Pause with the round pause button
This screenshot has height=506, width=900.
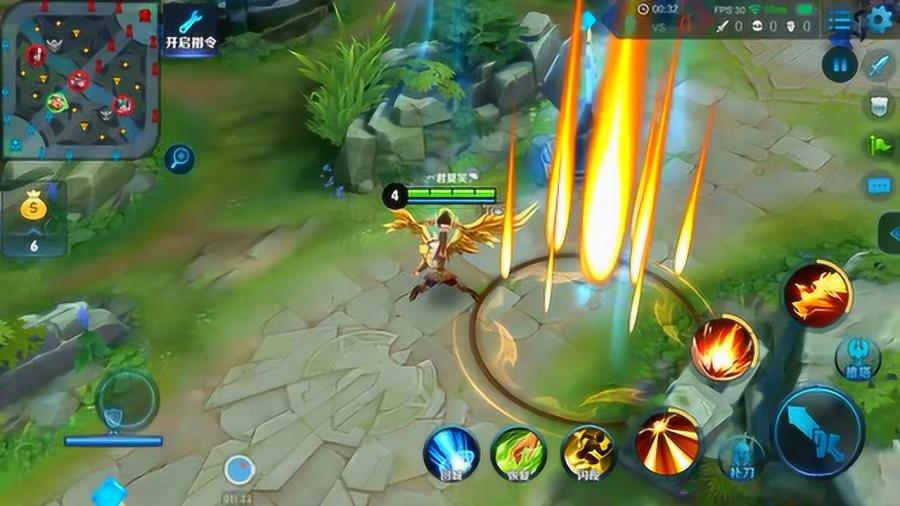pos(840,64)
